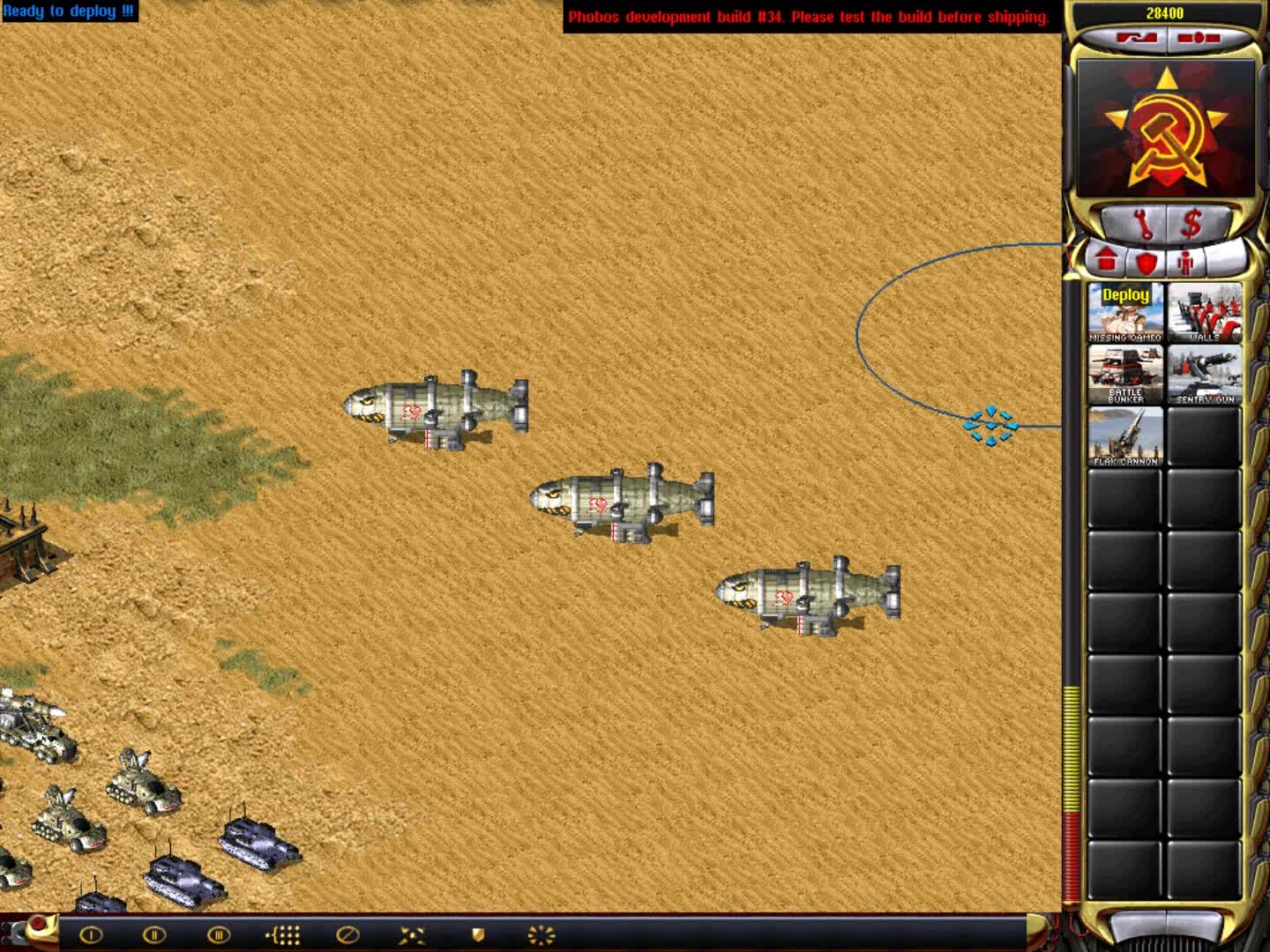Open the infantry tab with soldier icon
Viewport: 1270px width, 952px height.
click(x=1185, y=261)
